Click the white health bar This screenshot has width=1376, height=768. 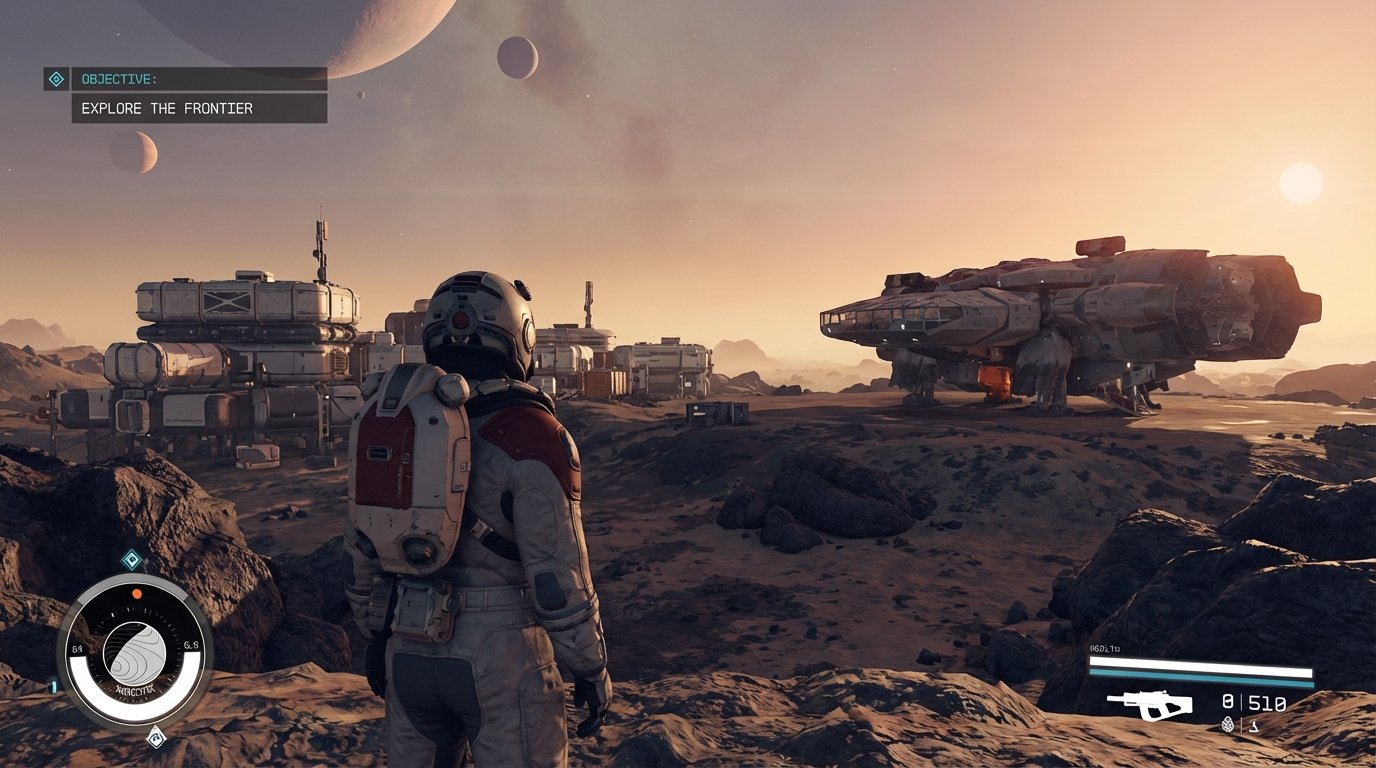click(x=1200, y=665)
